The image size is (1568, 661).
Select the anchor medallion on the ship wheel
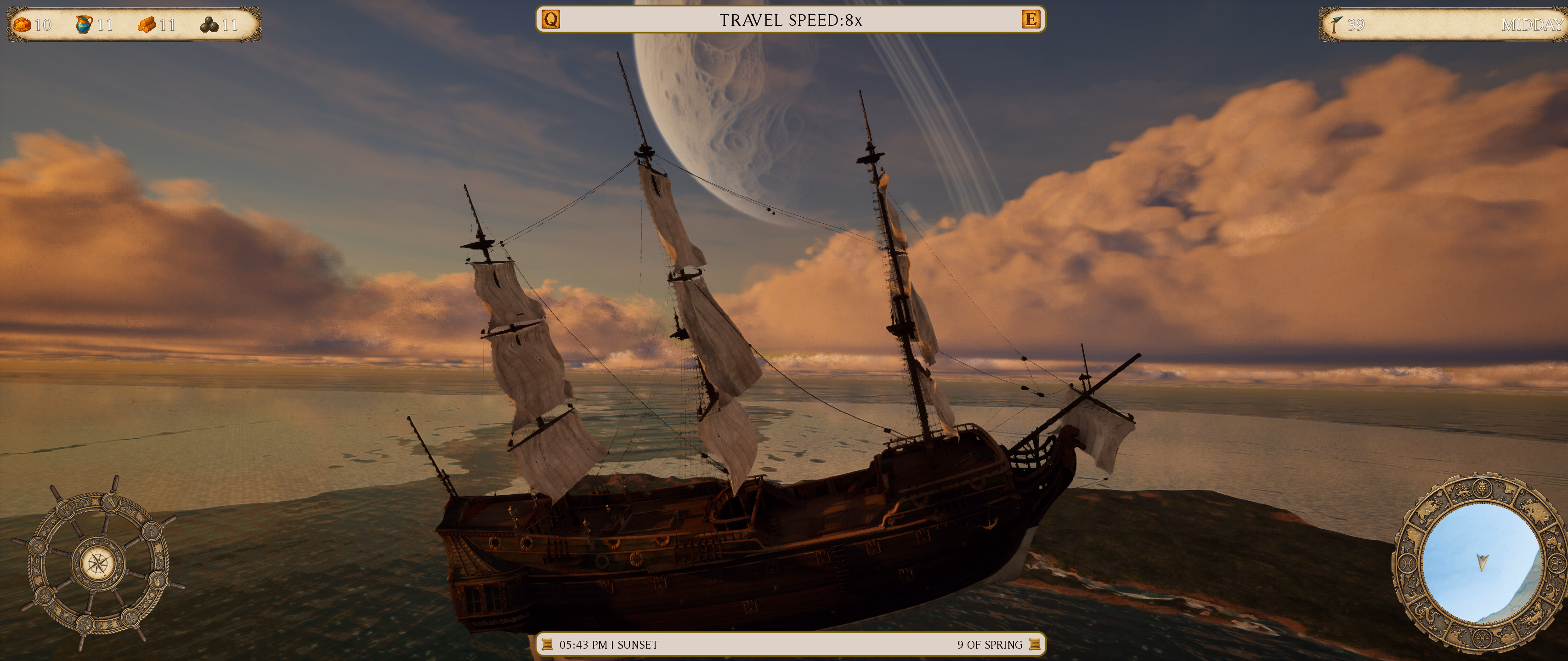131,618
